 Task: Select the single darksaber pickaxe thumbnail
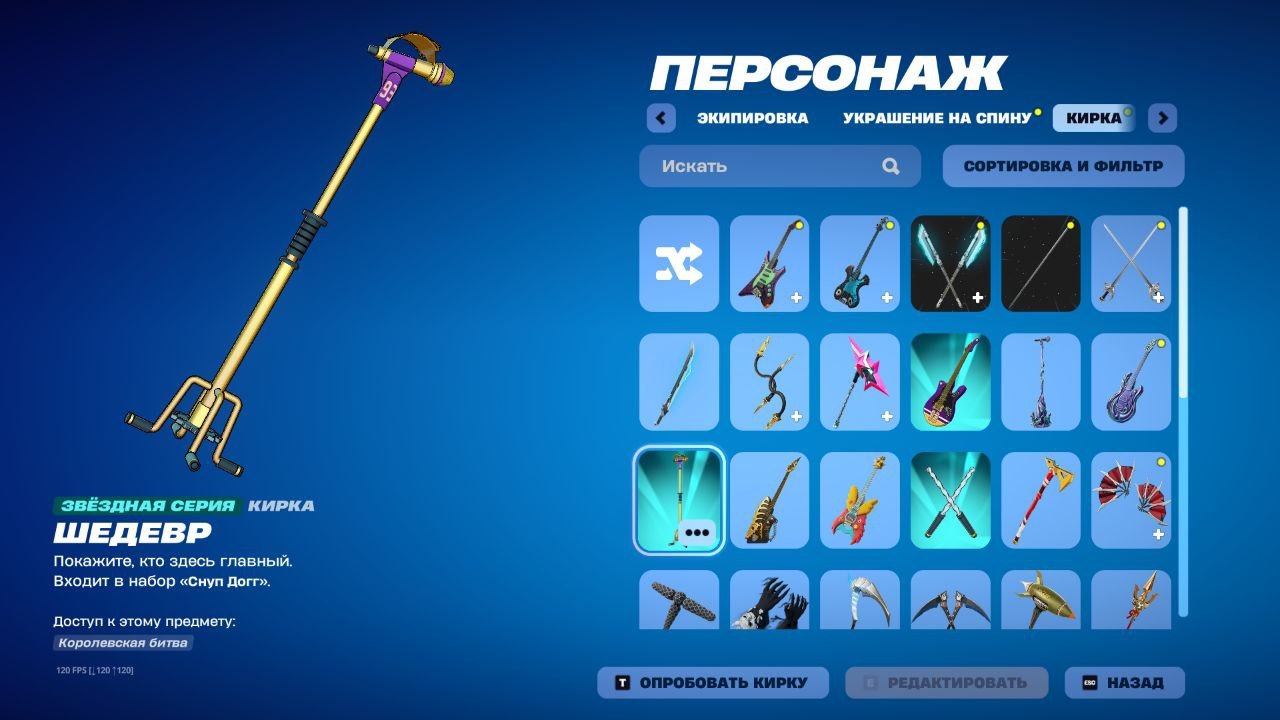pyautogui.click(x=1040, y=263)
